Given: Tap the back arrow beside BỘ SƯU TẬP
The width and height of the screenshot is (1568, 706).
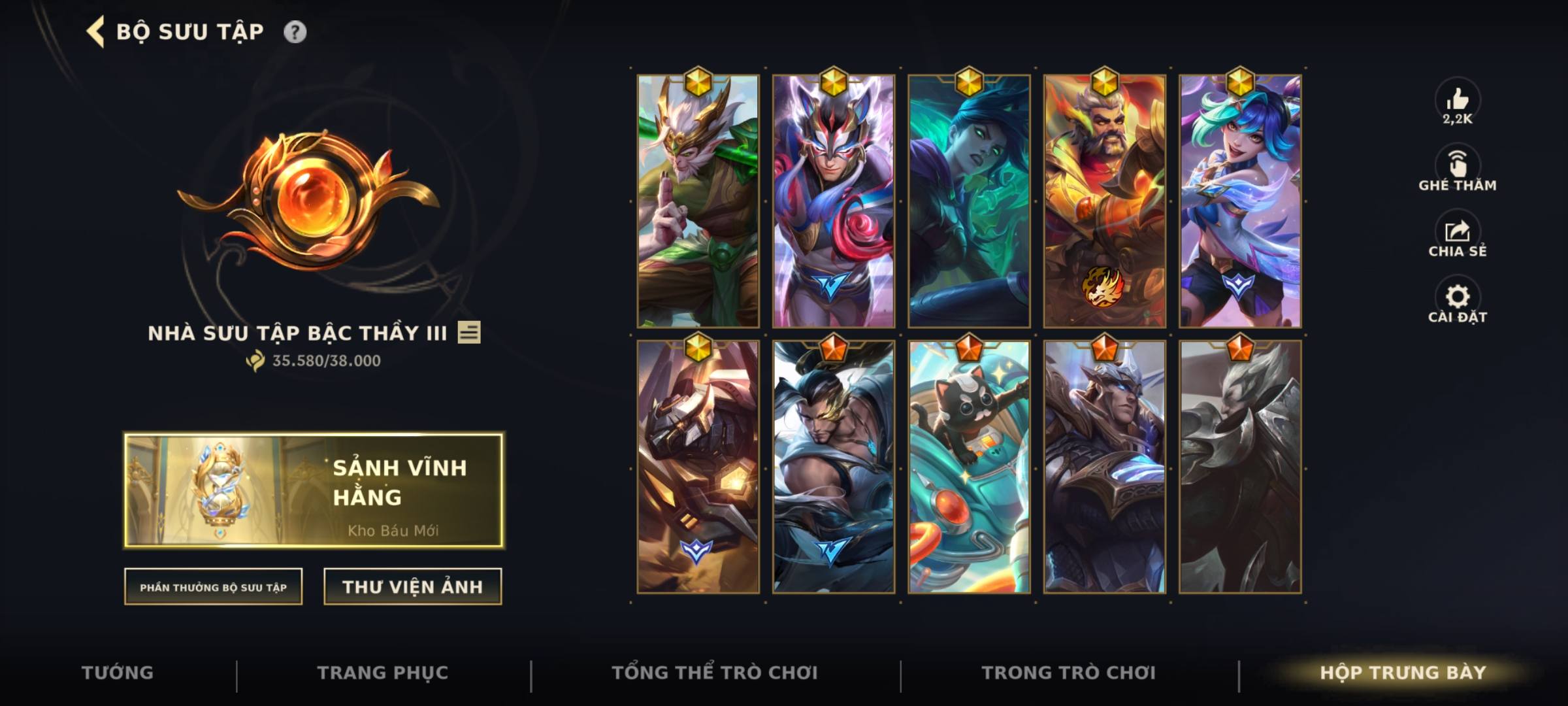Looking at the screenshot, I should pyautogui.click(x=95, y=30).
